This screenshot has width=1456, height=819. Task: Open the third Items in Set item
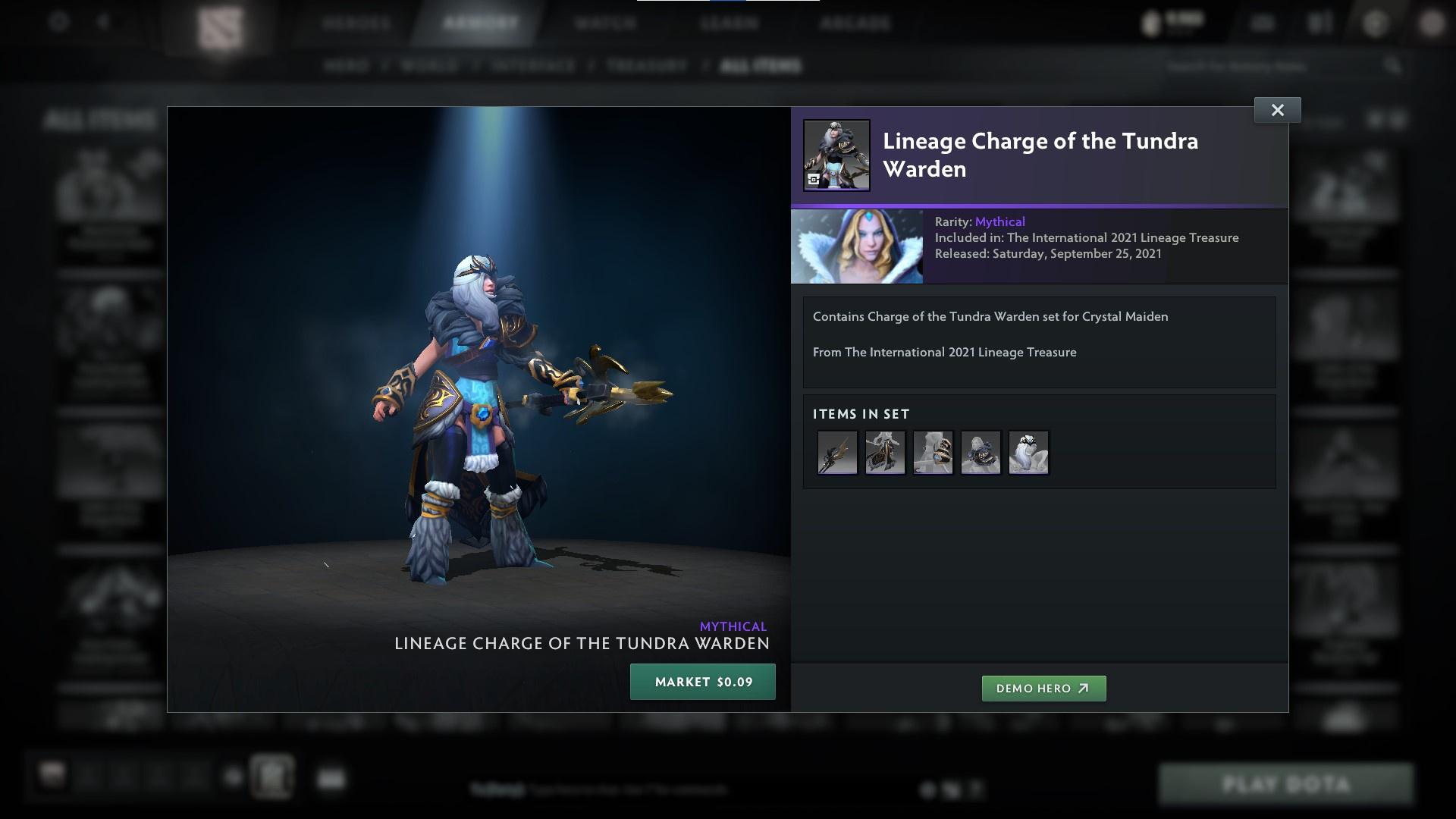pyautogui.click(x=933, y=452)
